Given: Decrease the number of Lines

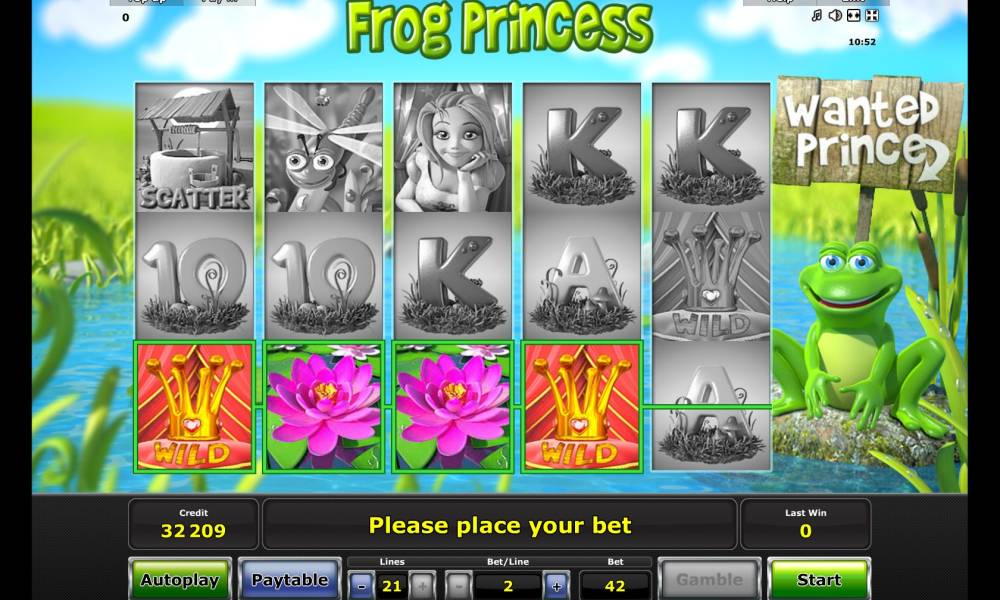Looking at the screenshot, I should pyautogui.click(x=361, y=584).
